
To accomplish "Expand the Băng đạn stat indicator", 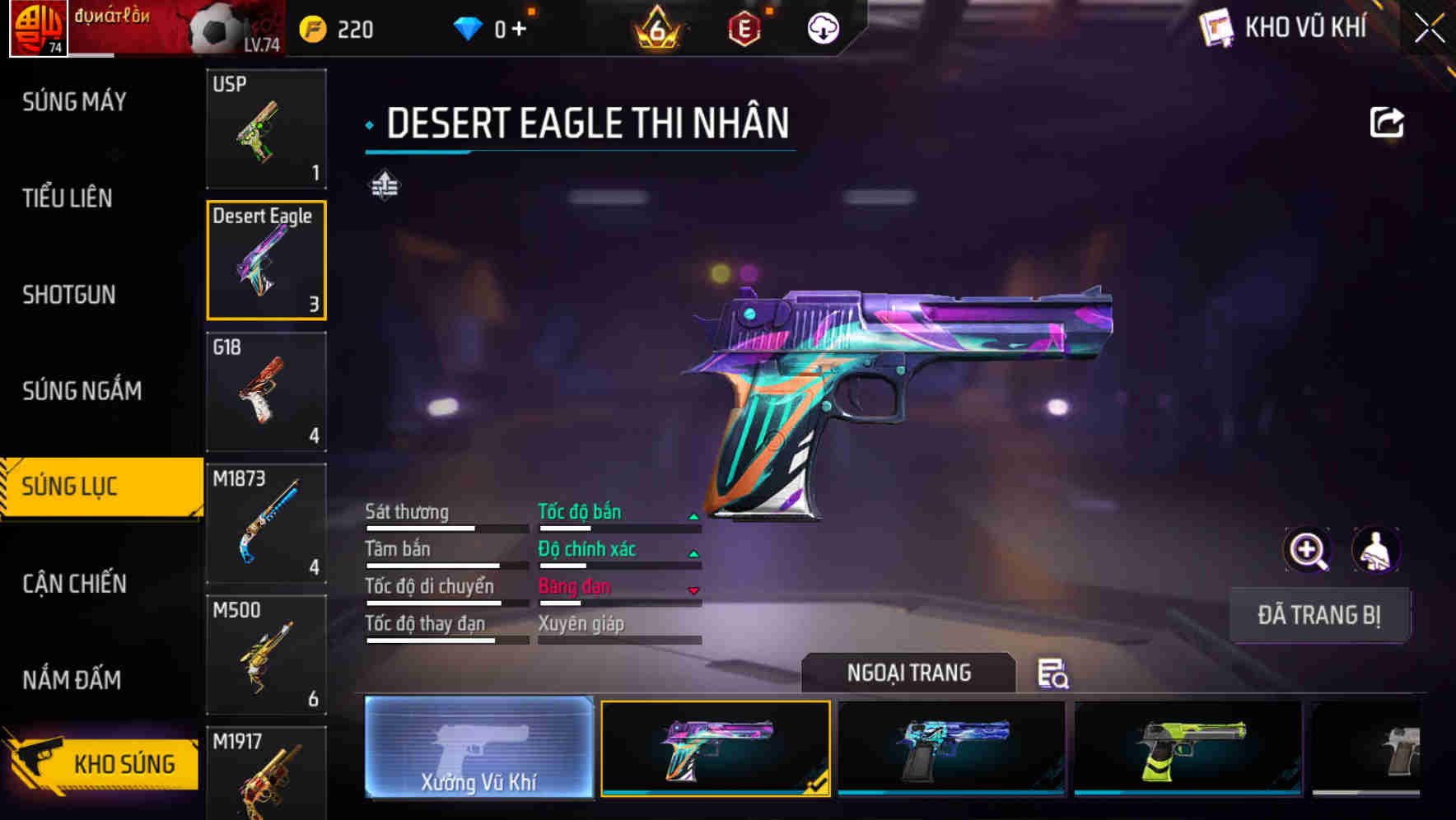I will pos(693,588).
